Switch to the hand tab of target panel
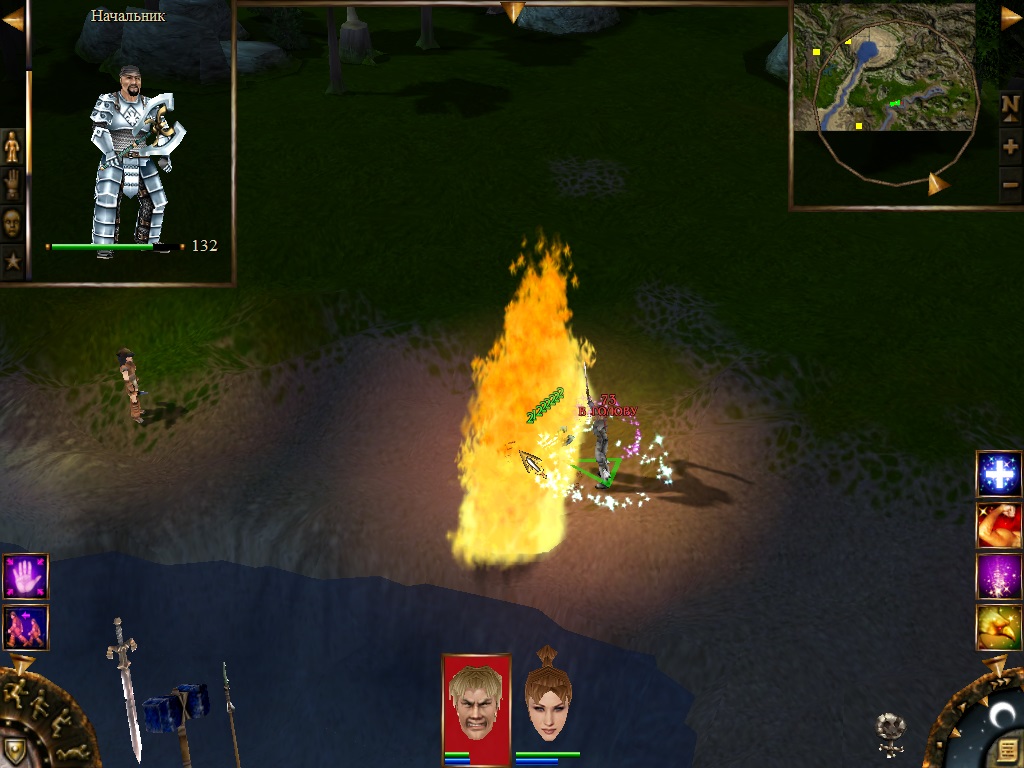This screenshot has height=768, width=1024. tap(12, 185)
